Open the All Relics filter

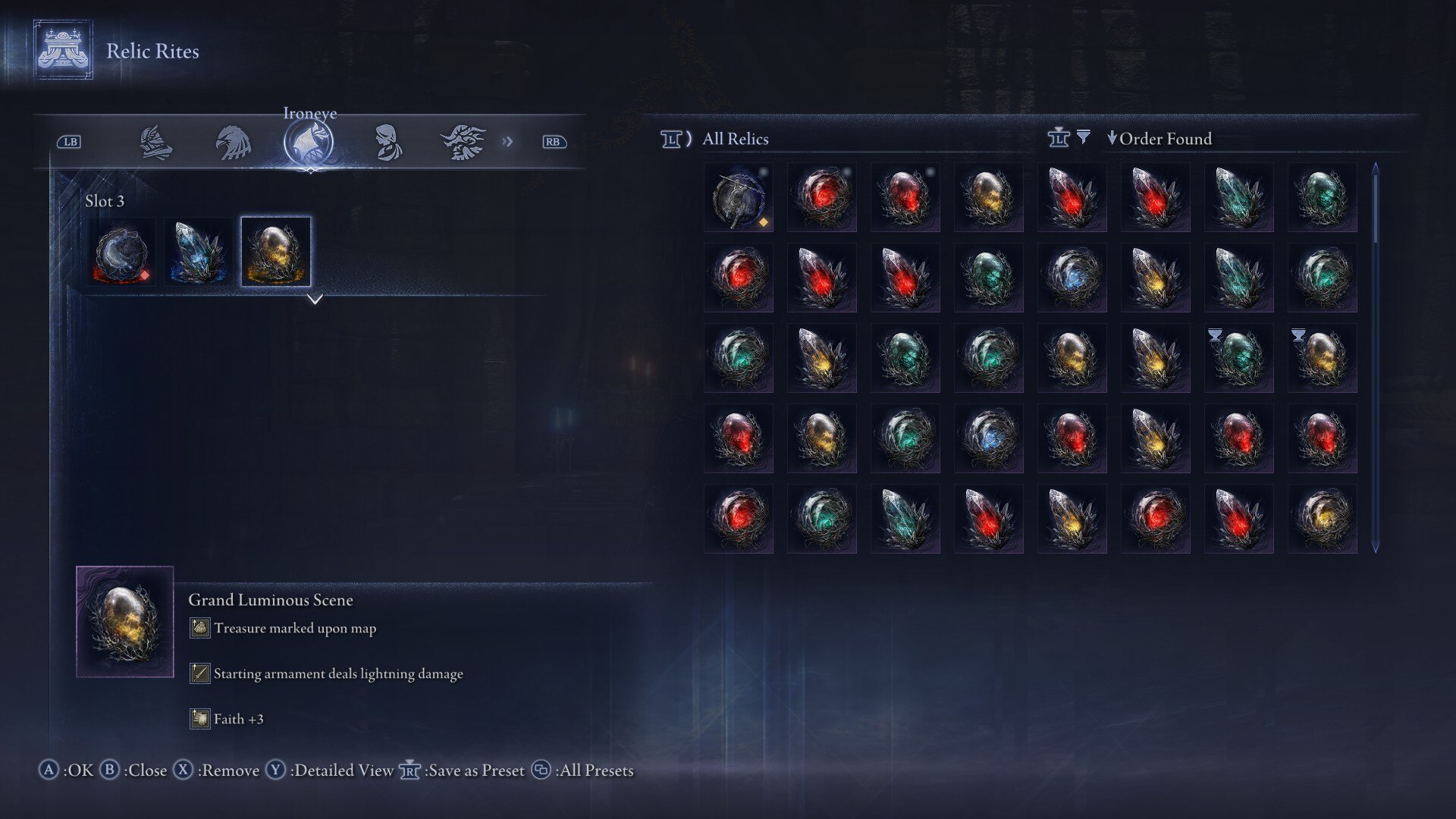tap(734, 139)
